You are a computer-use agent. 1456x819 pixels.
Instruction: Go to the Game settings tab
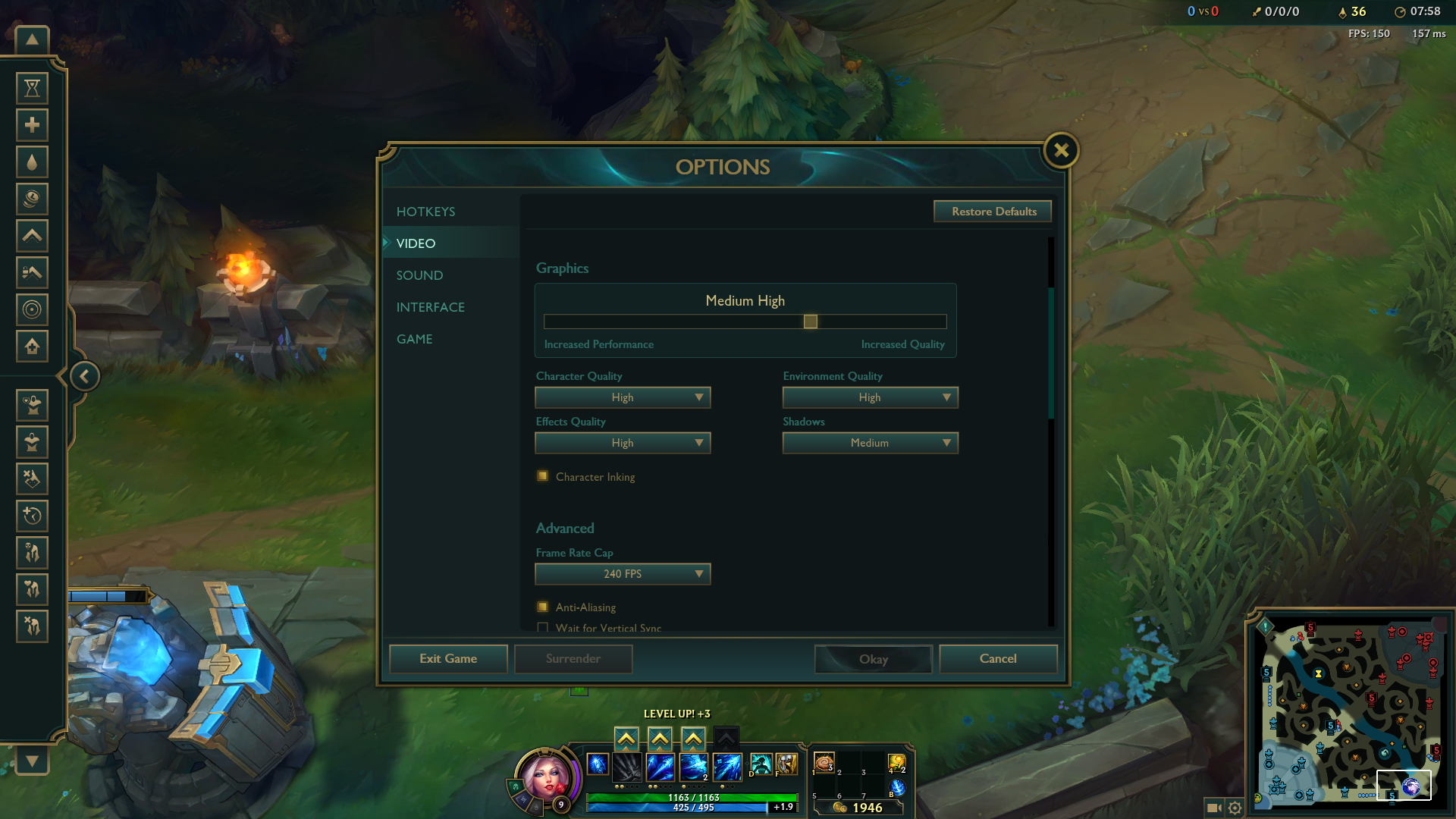coord(414,339)
